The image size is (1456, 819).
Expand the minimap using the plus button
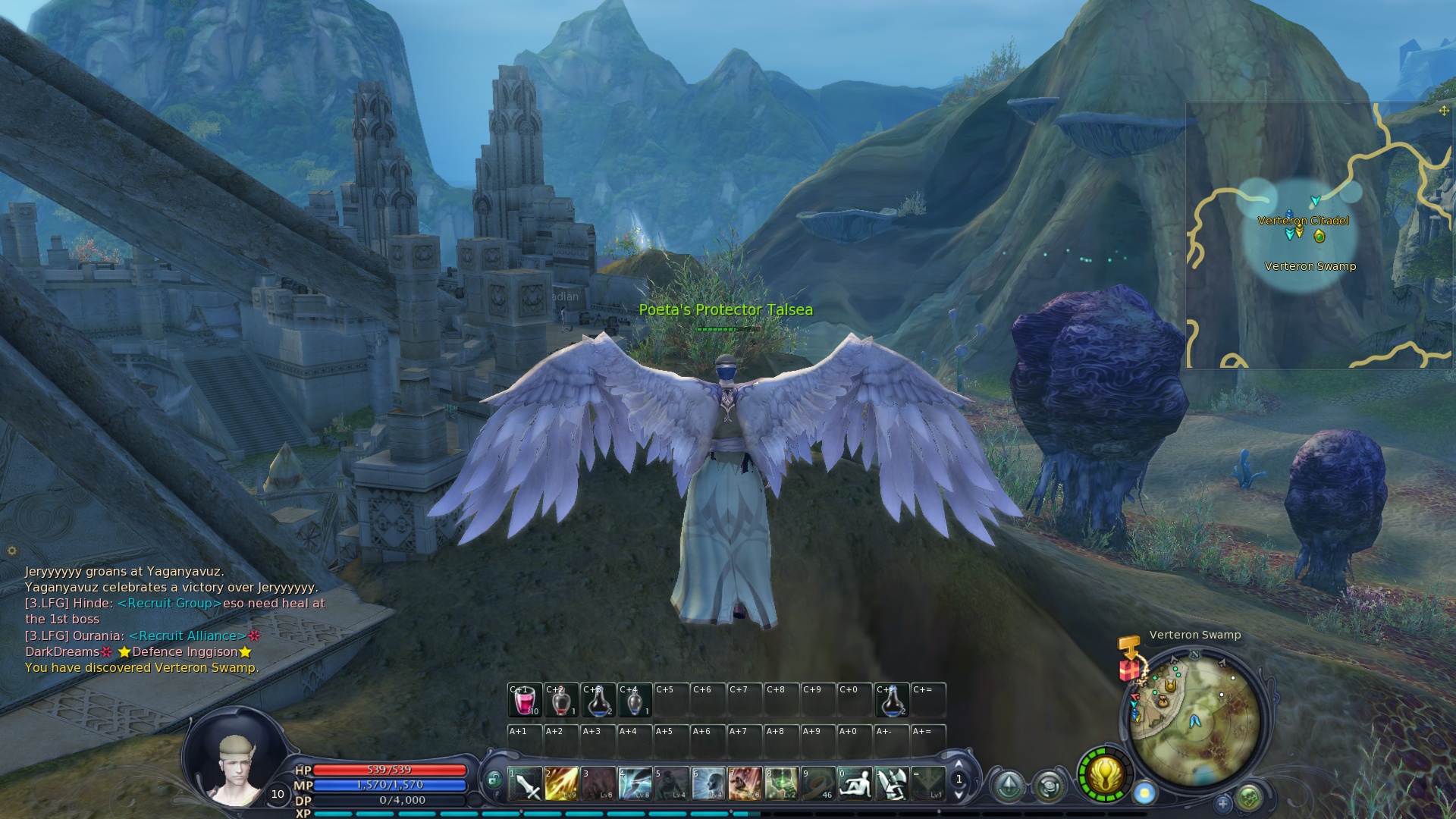[1224, 805]
